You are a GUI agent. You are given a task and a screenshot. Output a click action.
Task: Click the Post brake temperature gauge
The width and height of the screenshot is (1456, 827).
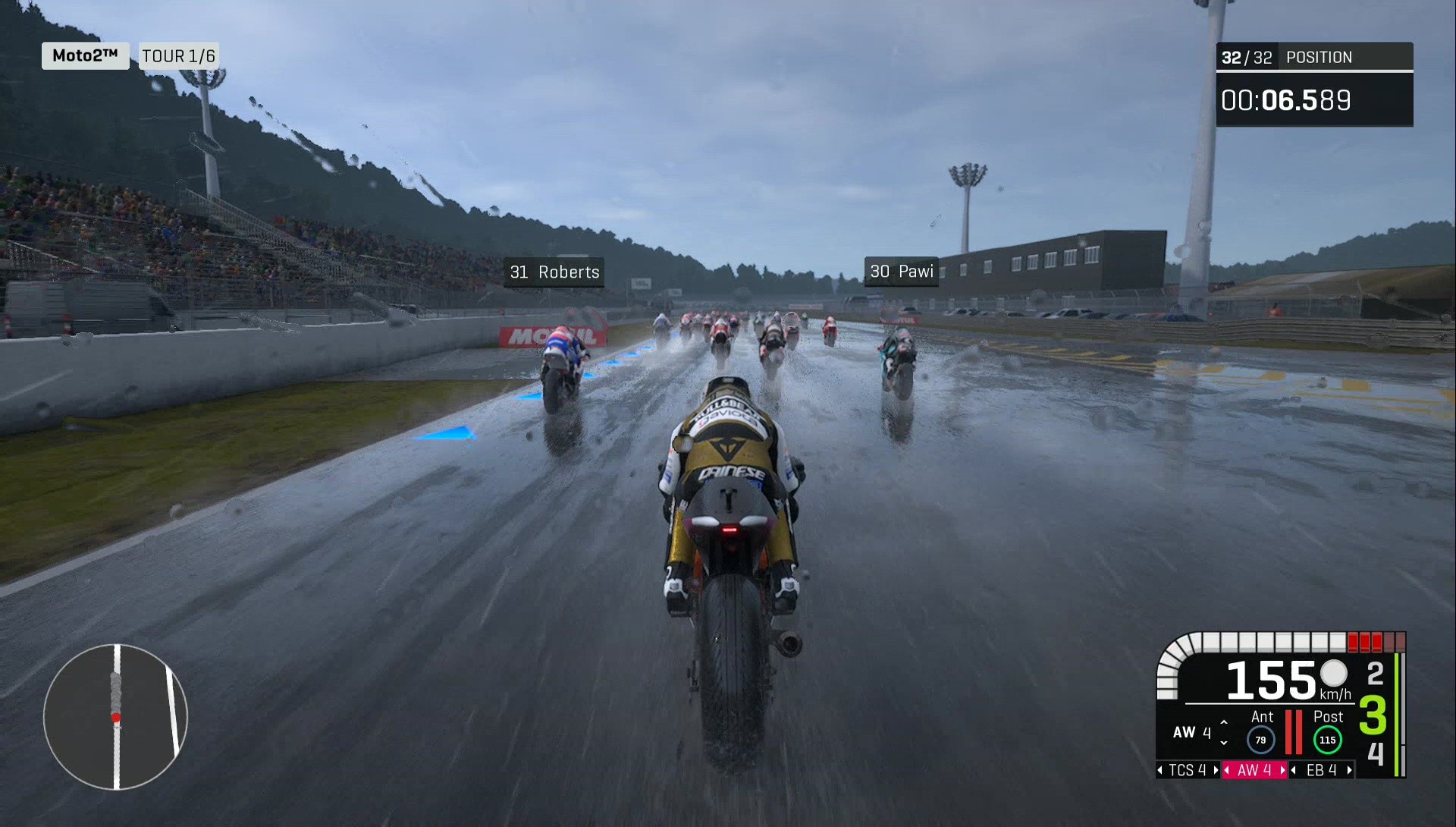pyautogui.click(x=1327, y=738)
